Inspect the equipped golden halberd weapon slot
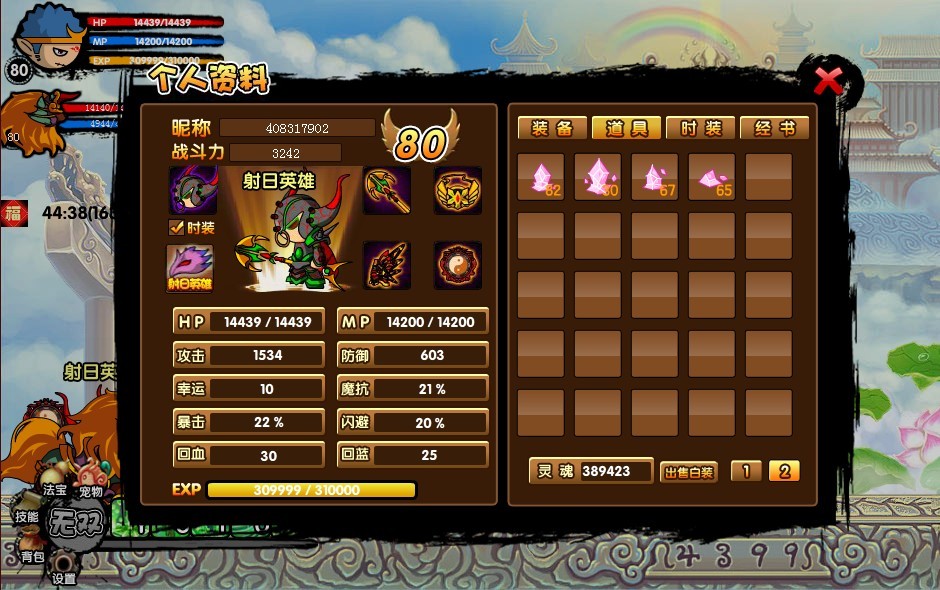 (386, 190)
